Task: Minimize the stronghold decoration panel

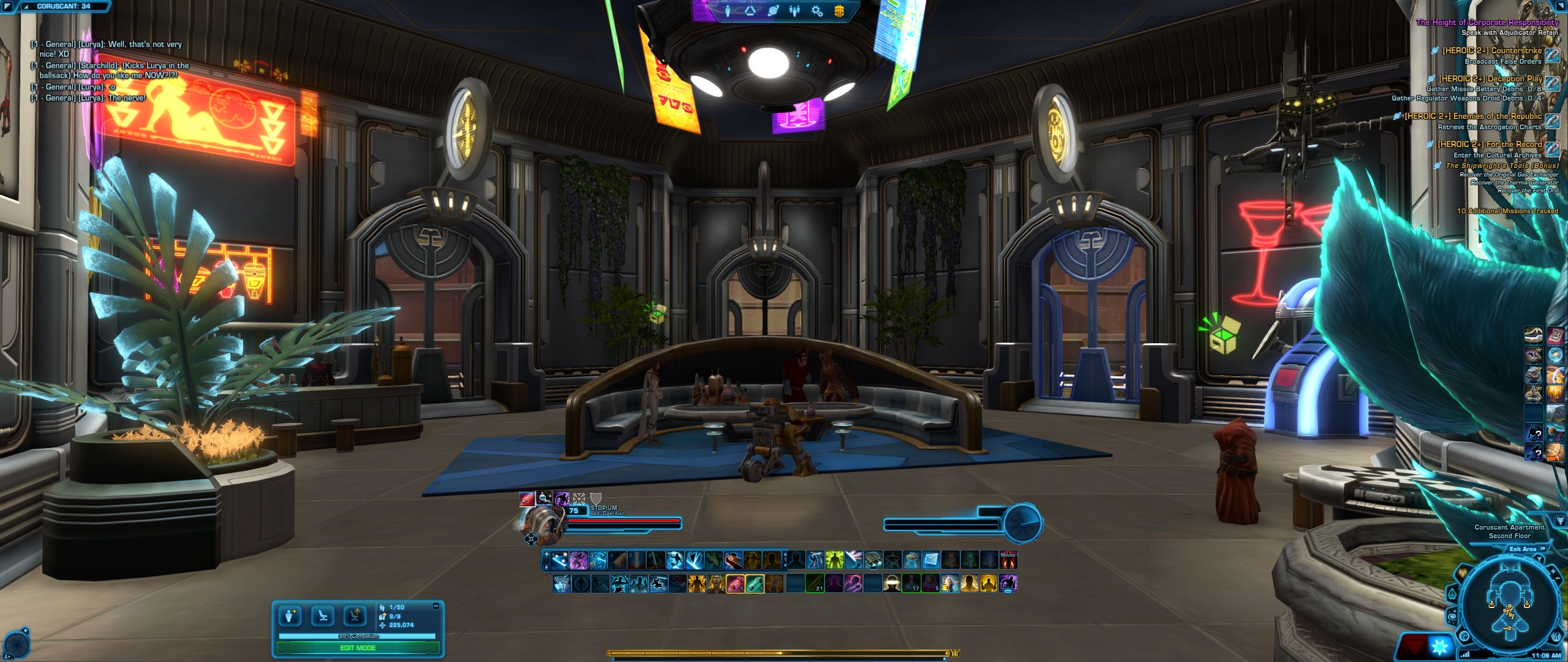Action: [x=436, y=606]
